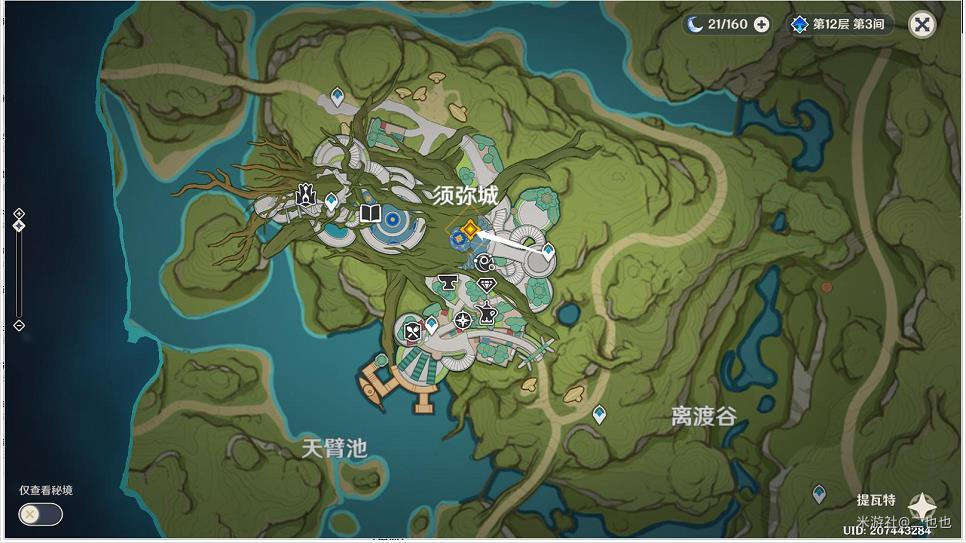Select the alchemy flask icon
The image size is (966, 543).
pyautogui.click(x=487, y=313)
